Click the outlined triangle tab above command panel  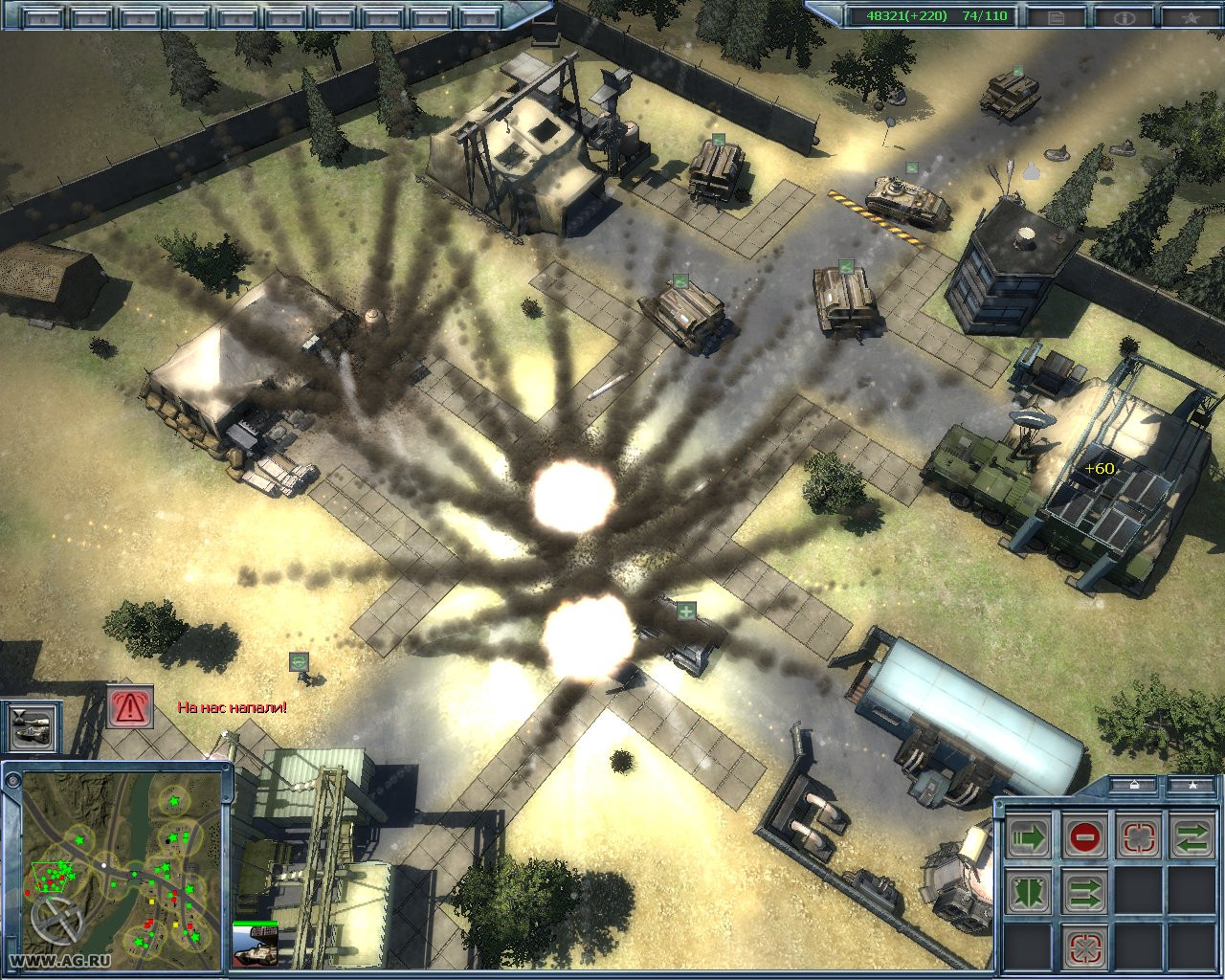pos(1135,785)
